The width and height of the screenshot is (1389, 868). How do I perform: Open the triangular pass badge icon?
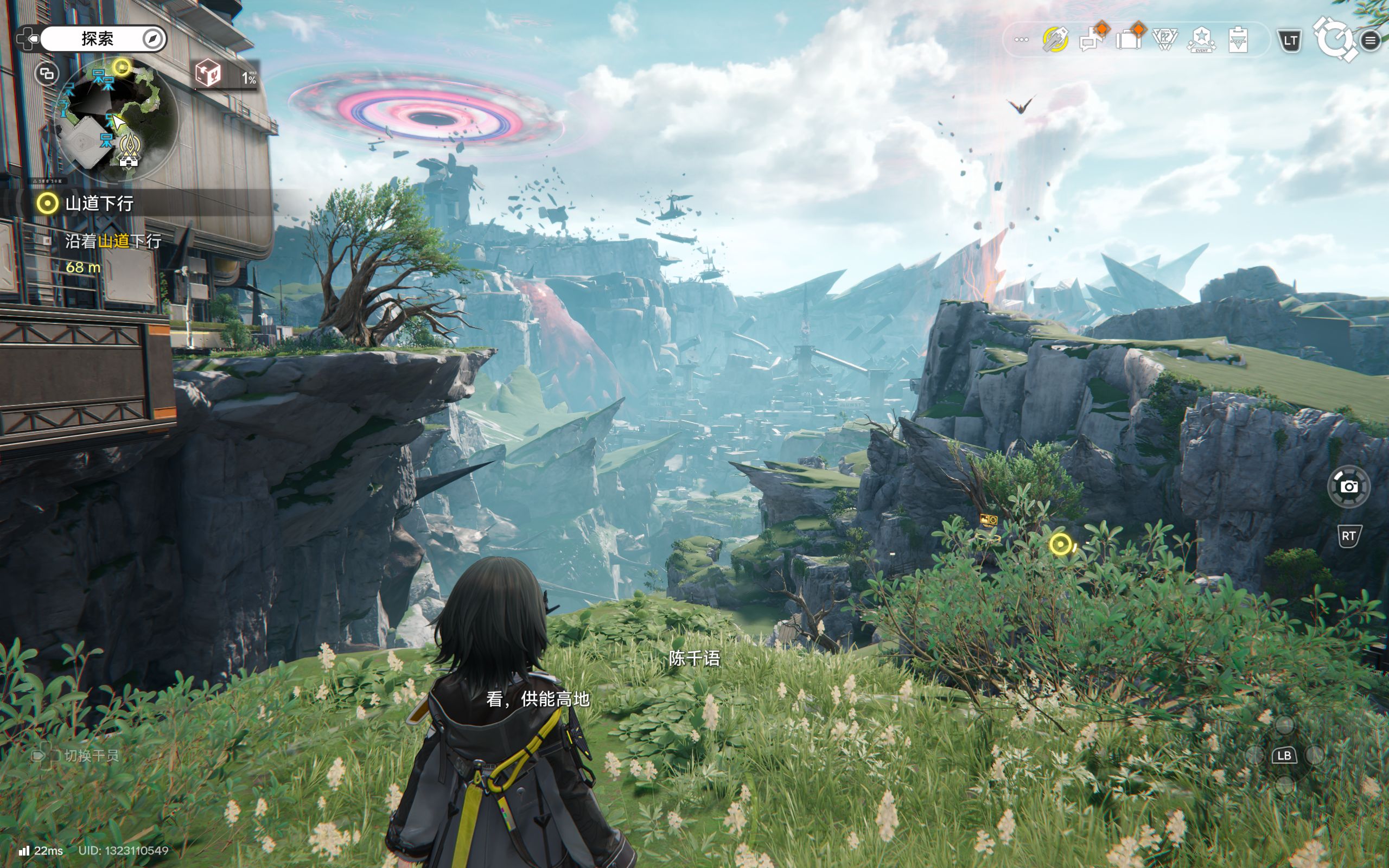[1165, 40]
